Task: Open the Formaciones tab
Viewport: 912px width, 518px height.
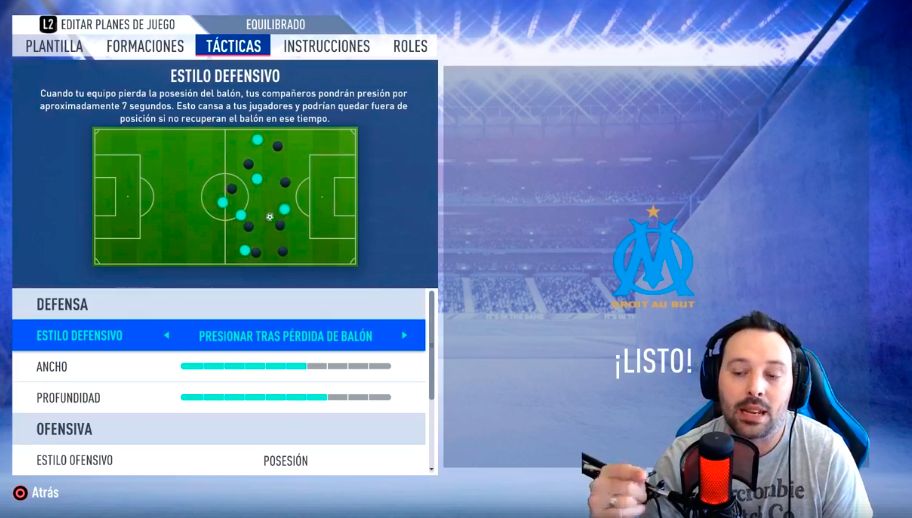Action: [x=145, y=46]
